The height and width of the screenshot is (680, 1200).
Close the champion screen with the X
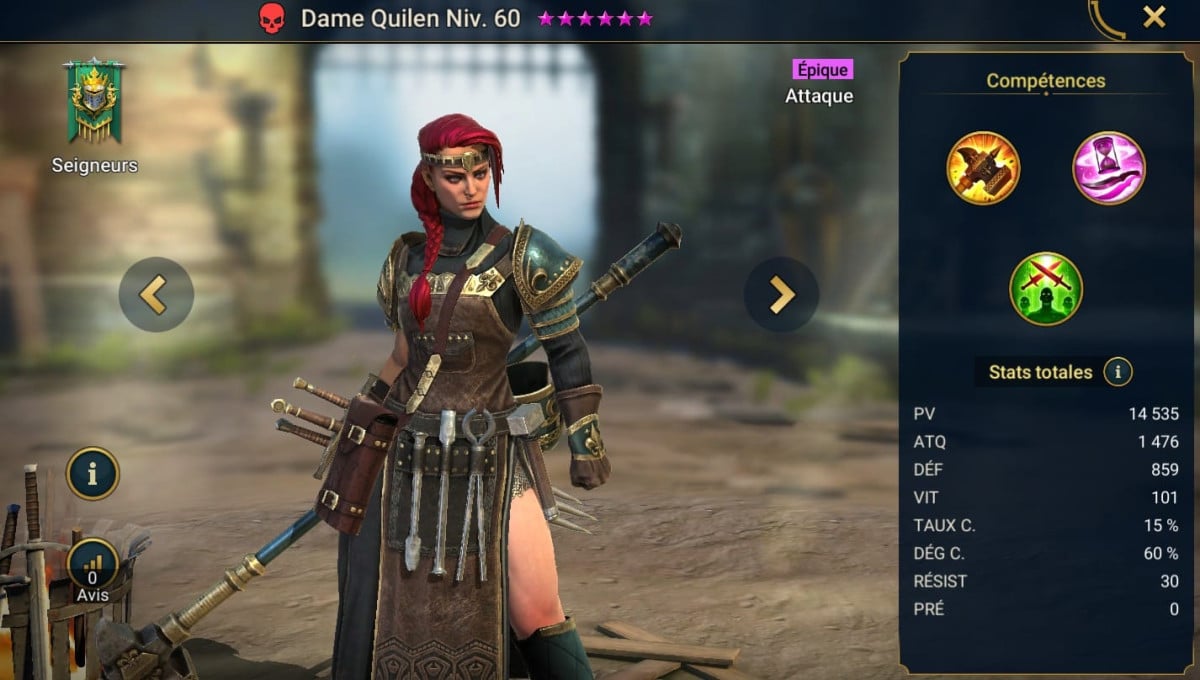[1154, 17]
